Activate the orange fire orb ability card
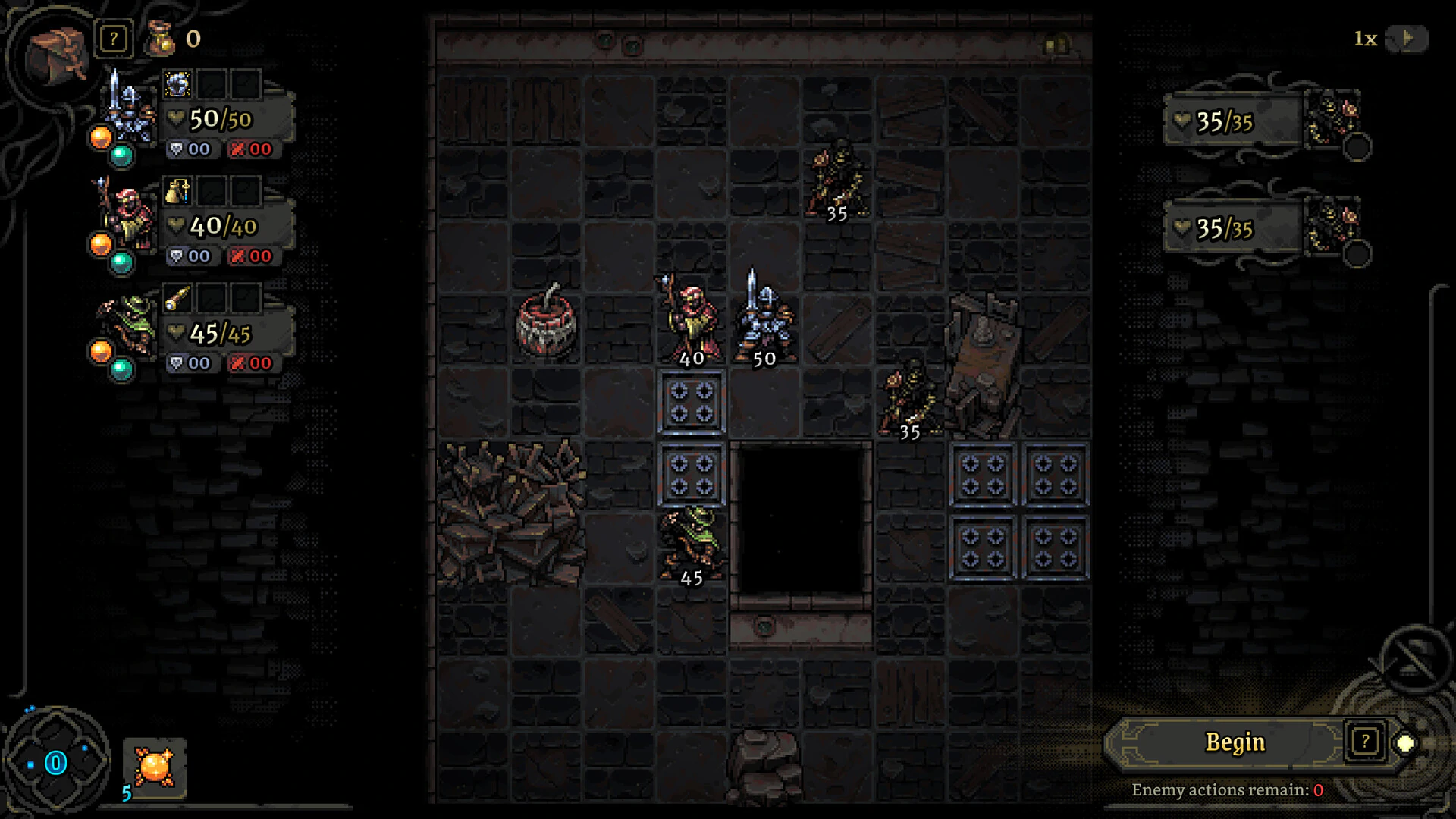This screenshot has height=819, width=1456. pos(155,767)
